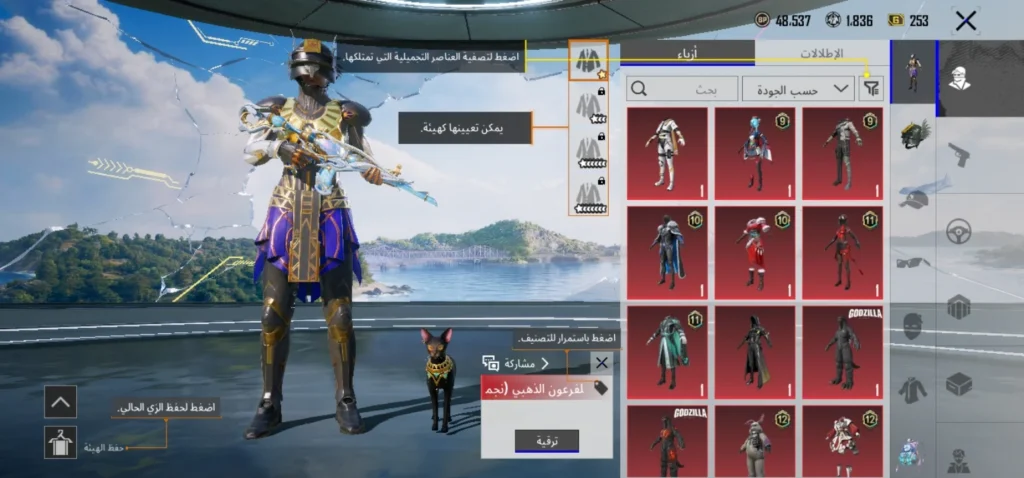Select the أزياء outfits tab
This screenshot has width=1024, height=478.
[688, 54]
